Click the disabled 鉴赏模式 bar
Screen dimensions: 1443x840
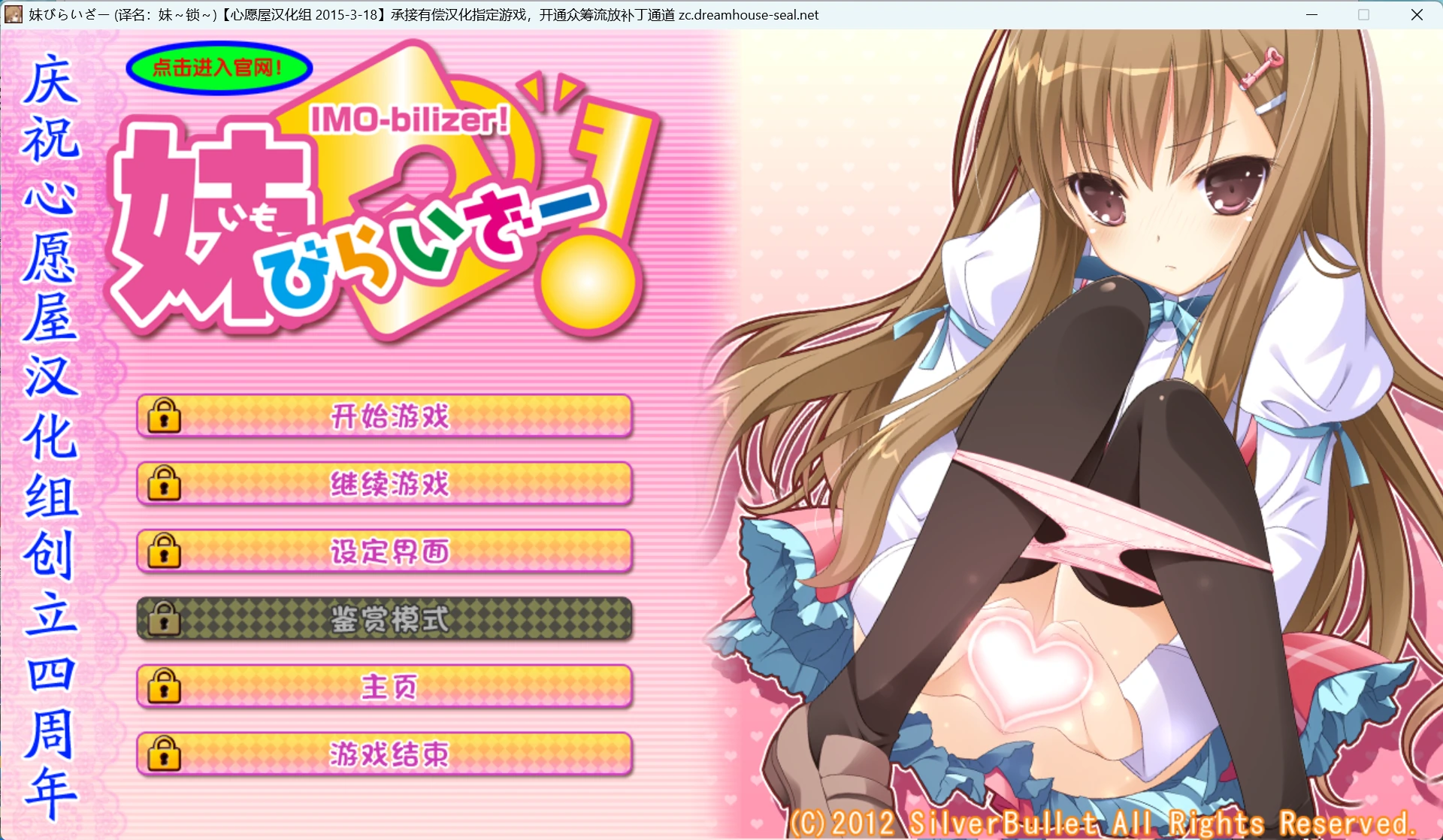(x=391, y=618)
